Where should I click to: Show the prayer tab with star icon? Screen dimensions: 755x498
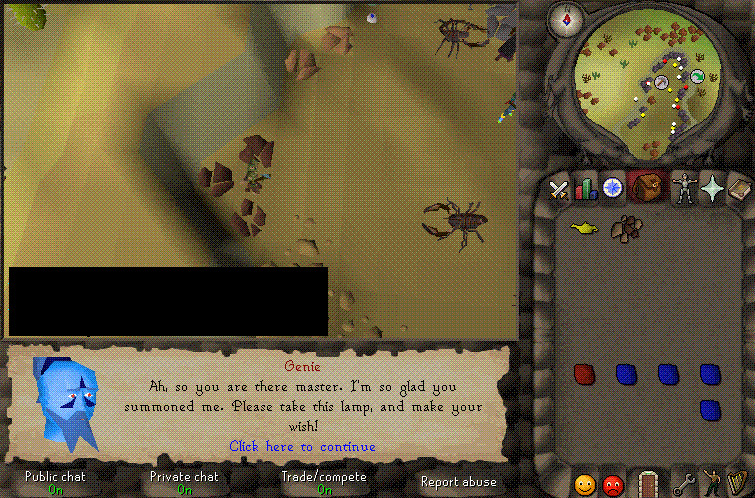[x=712, y=187]
